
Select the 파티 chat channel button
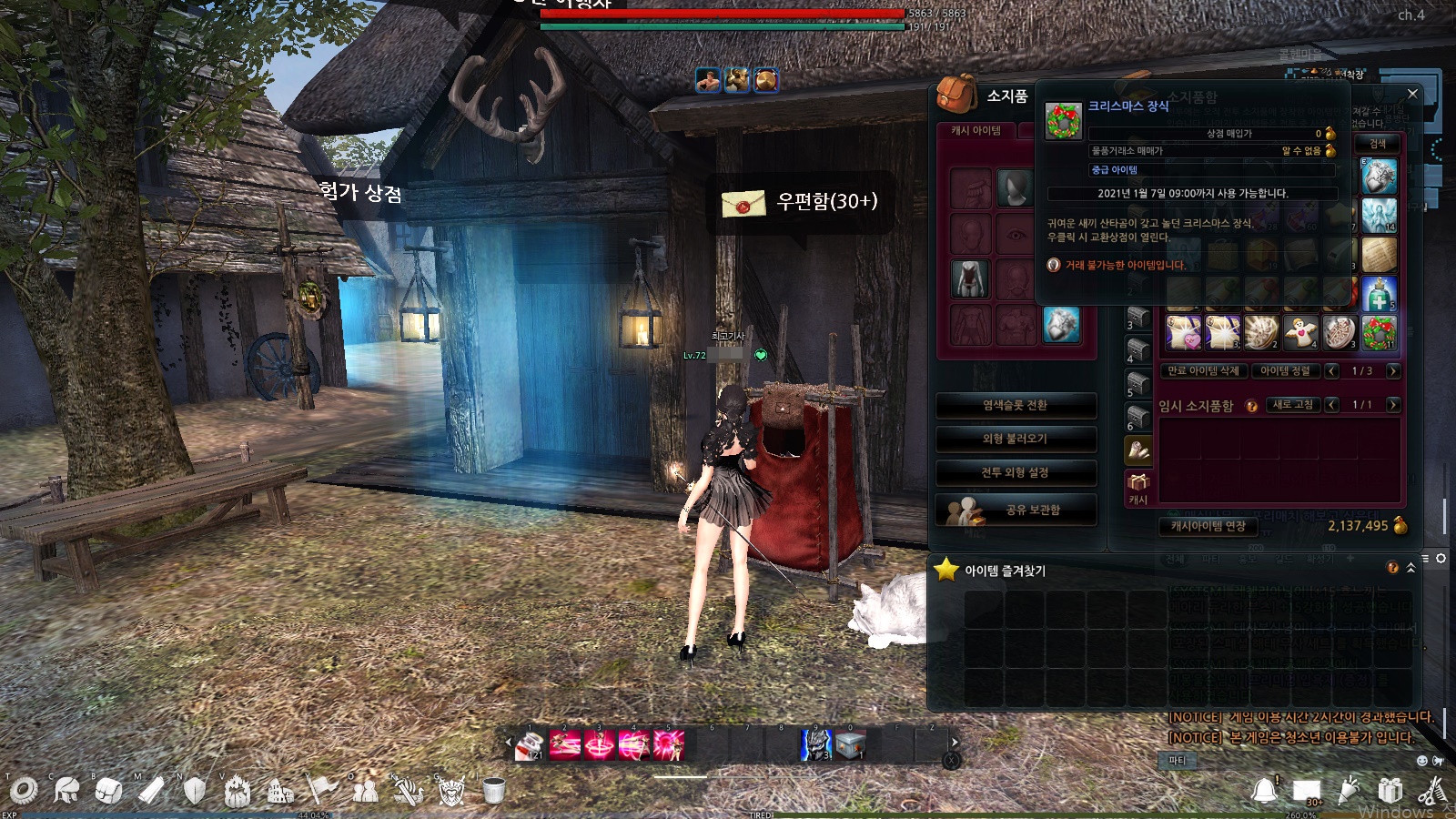click(1178, 760)
